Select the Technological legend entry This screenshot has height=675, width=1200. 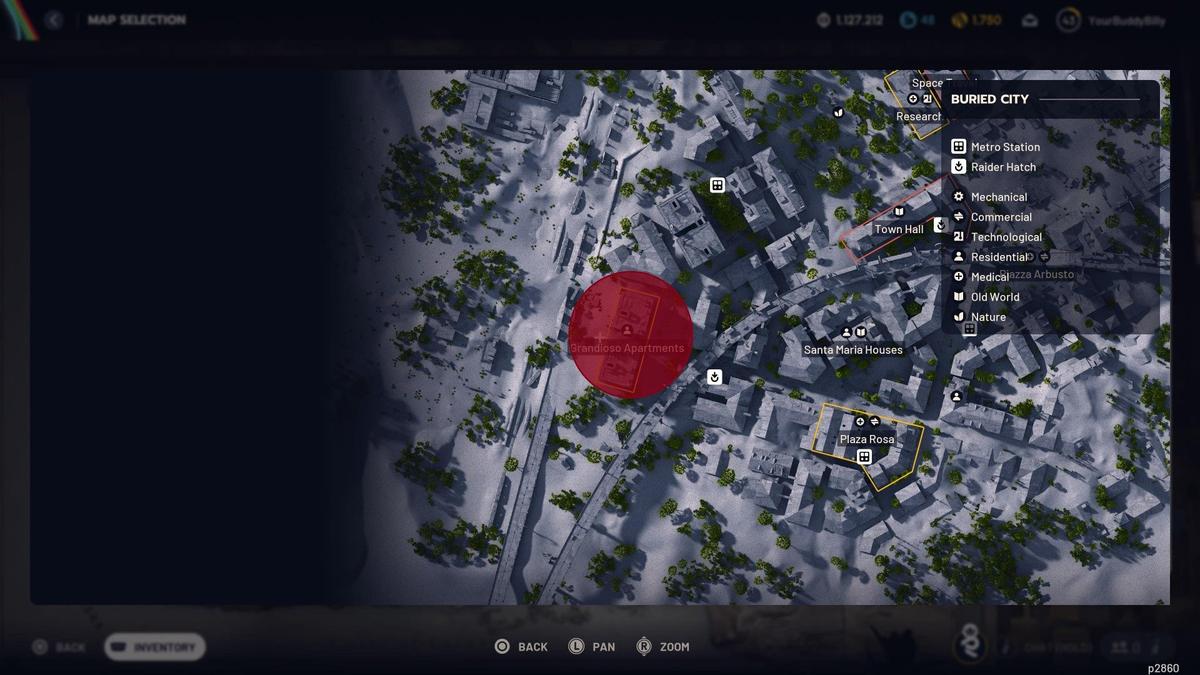pyautogui.click(x=1005, y=237)
